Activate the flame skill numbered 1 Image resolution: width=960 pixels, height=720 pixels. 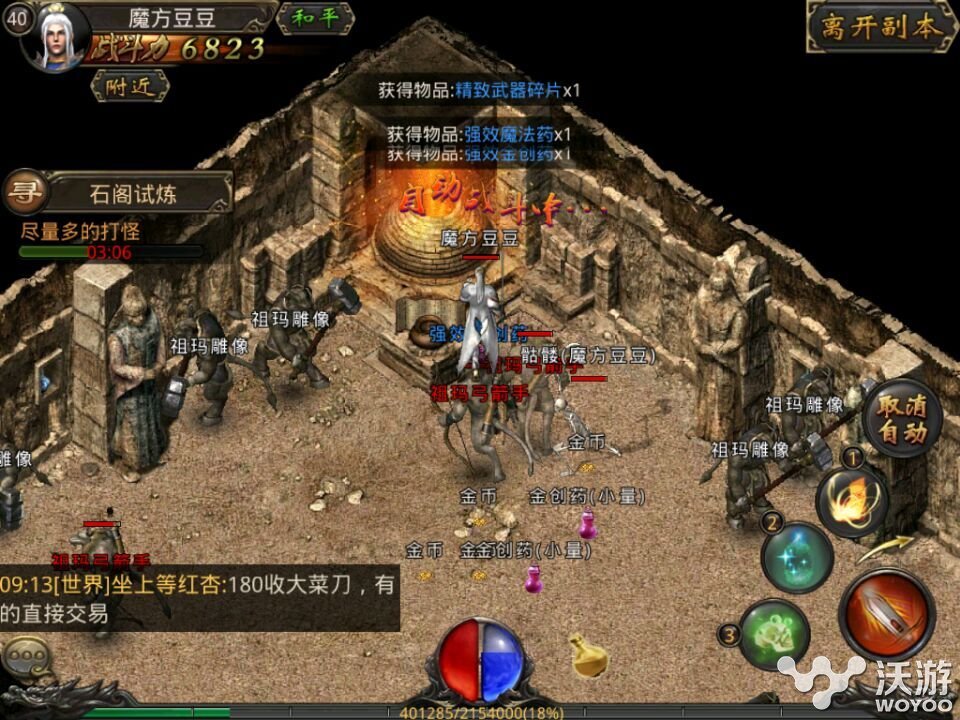[x=852, y=500]
